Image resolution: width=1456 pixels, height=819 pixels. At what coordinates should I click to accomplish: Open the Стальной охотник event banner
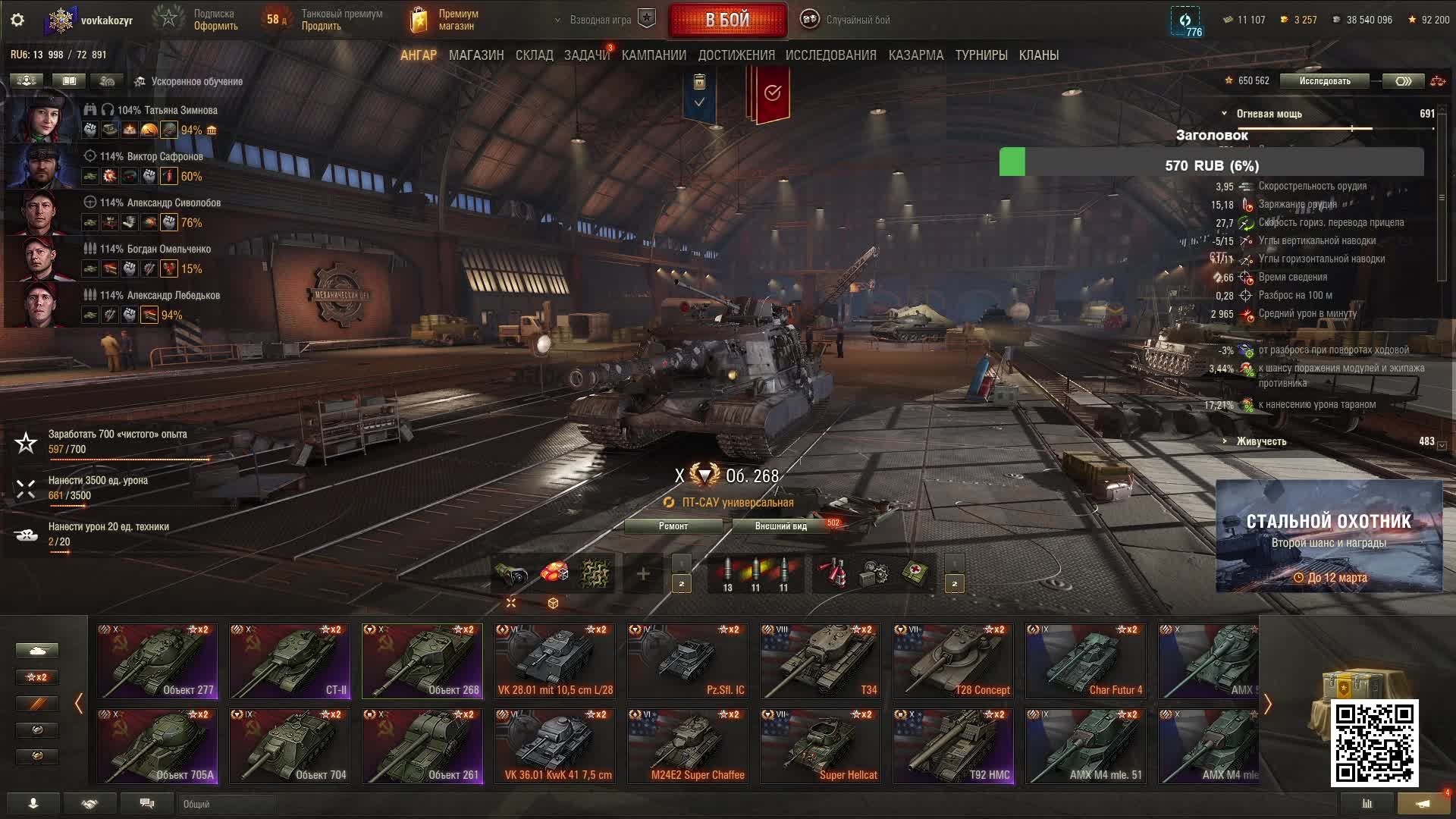coord(1329,536)
